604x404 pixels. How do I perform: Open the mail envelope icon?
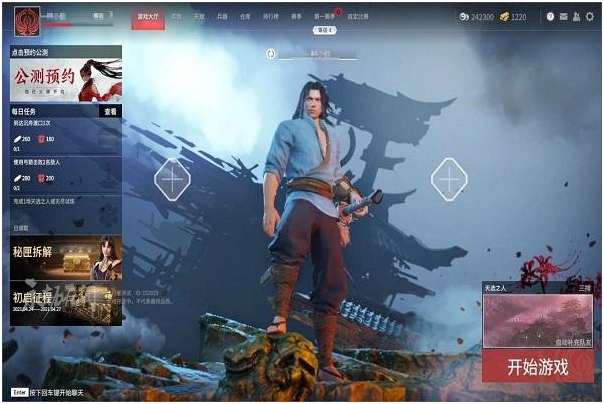563,17
